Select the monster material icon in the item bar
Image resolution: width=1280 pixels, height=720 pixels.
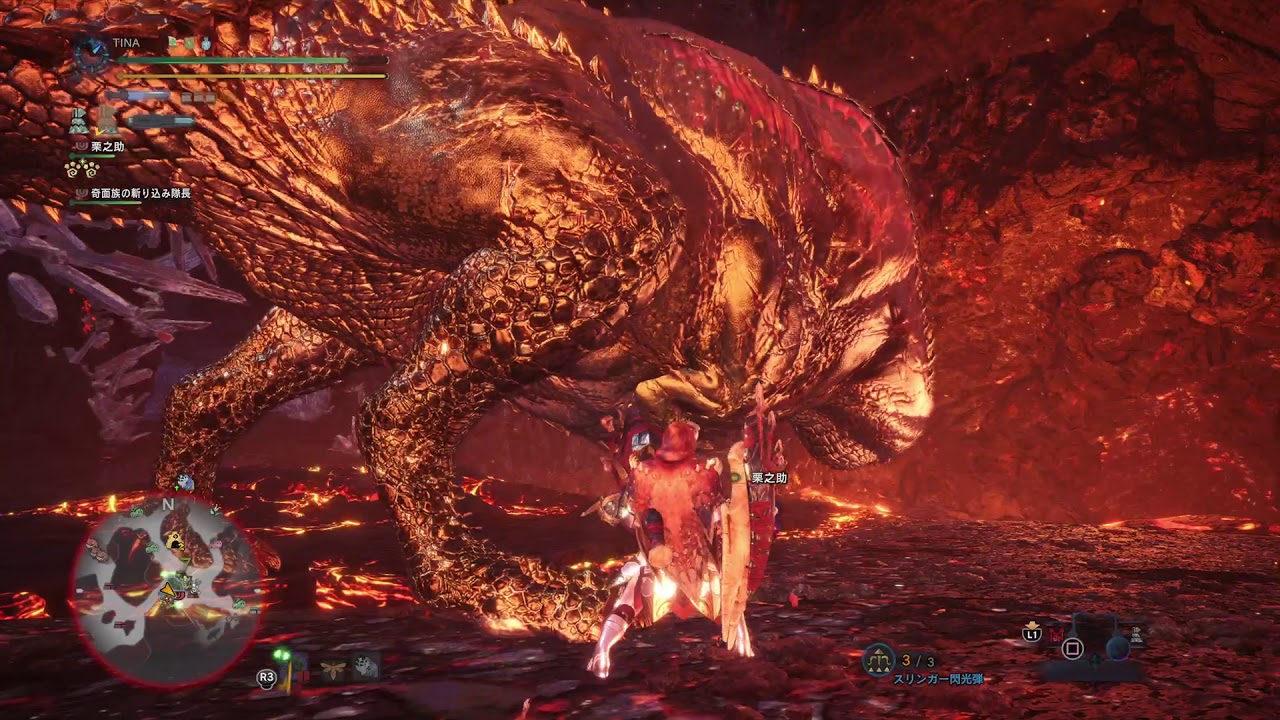click(367, 666)
